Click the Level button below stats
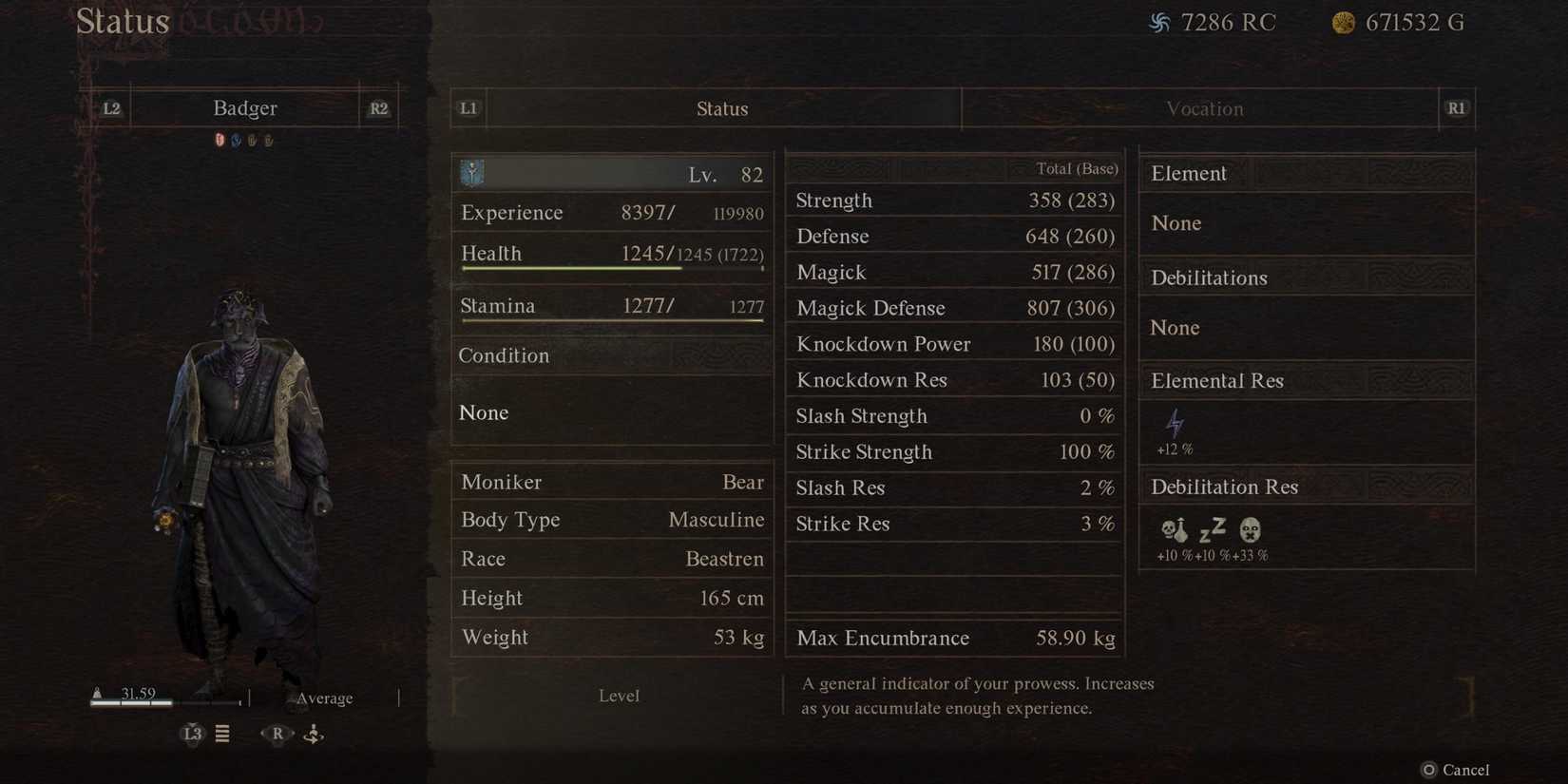Viewport: 1568px width, 784px height. [619, 695]
